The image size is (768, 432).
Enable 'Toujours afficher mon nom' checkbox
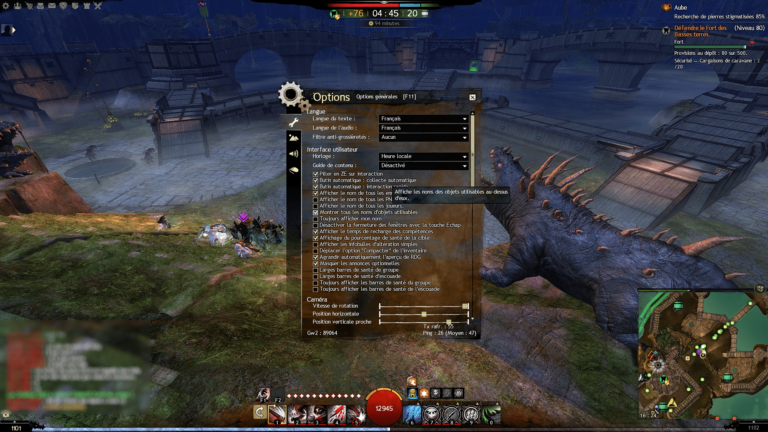click(316, 218)
